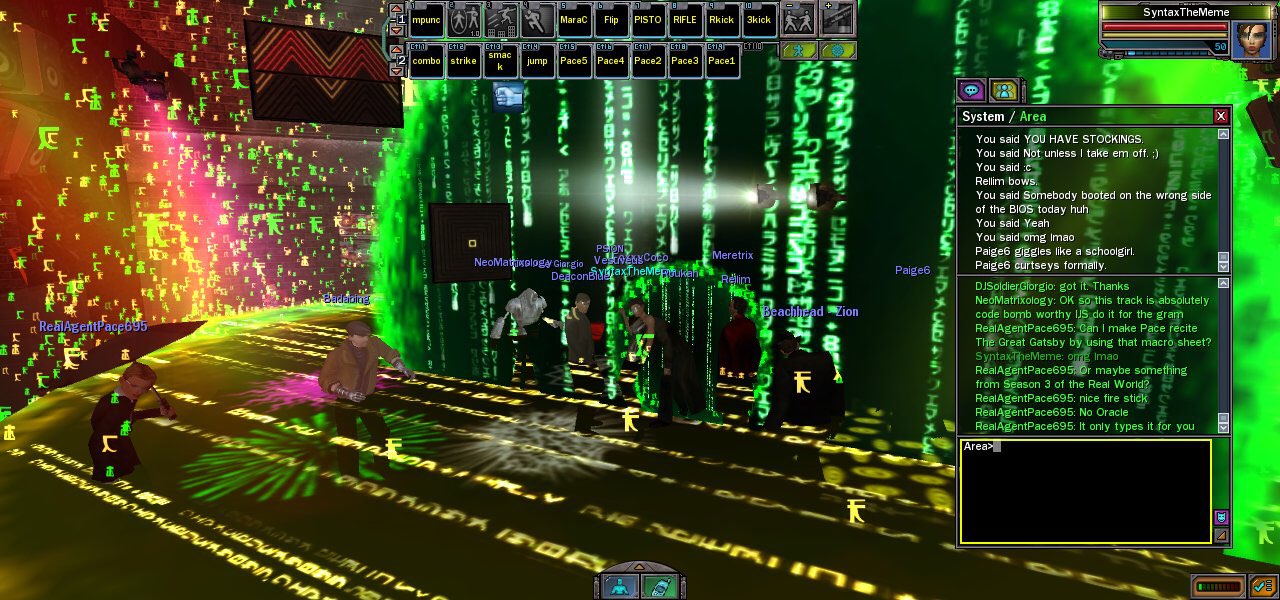Trigger the combo macro slot
1280x600 pixels.
(426, 61)
